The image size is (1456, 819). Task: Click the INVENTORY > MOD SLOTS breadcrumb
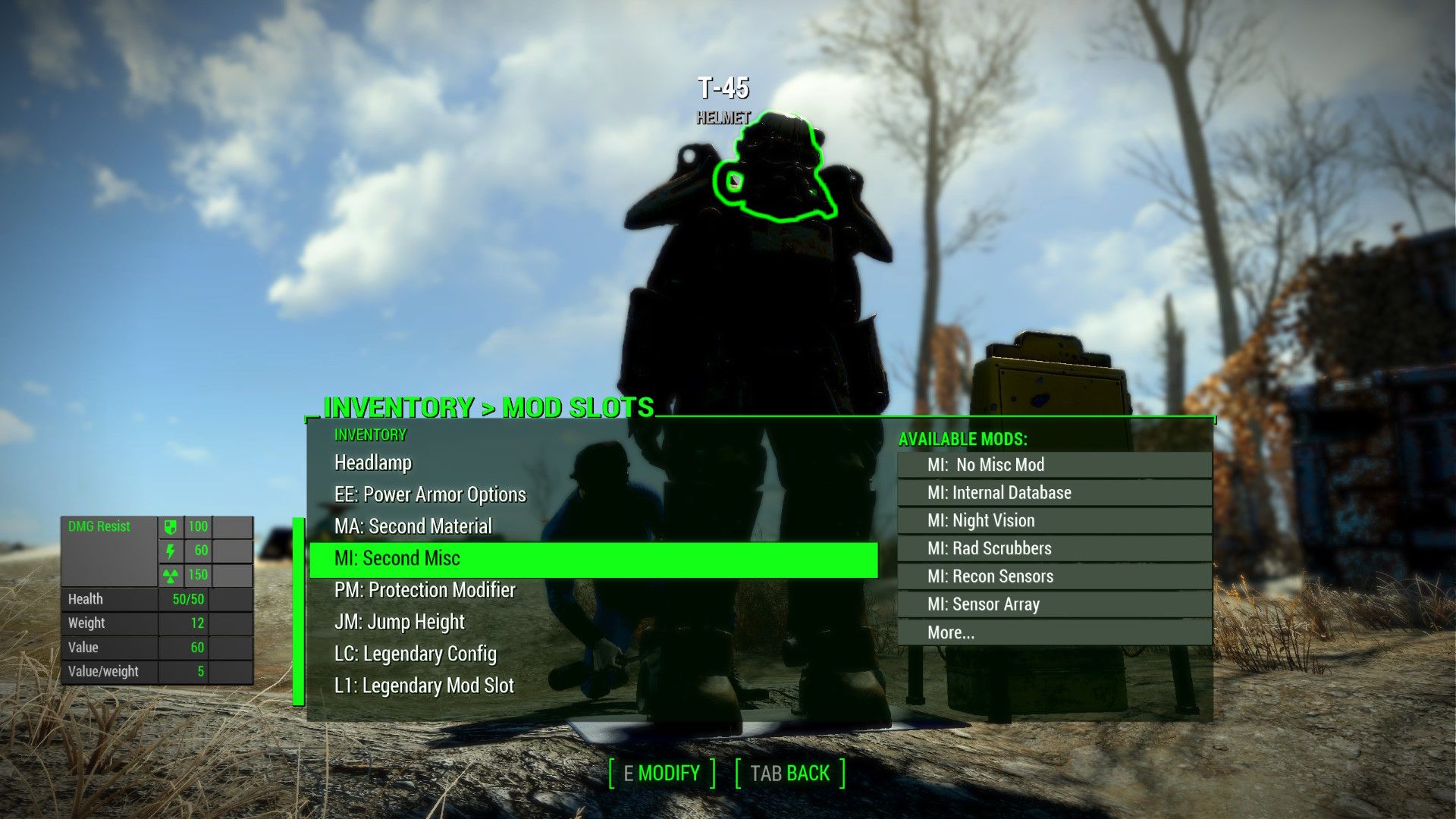tap(488, 408)
